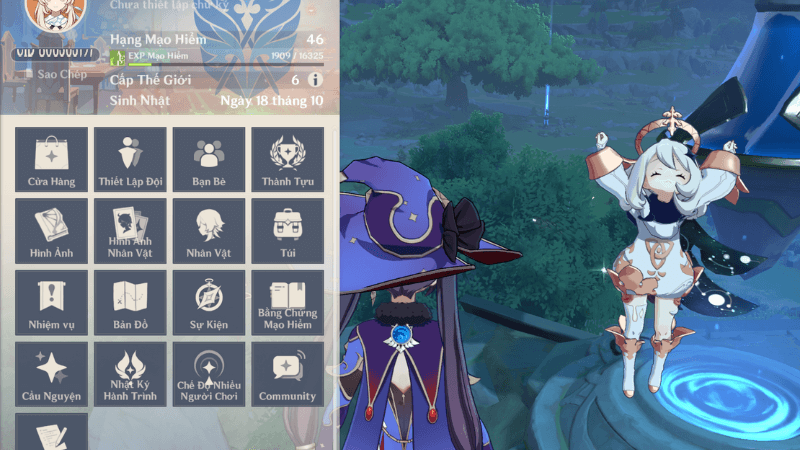Viewport: 800px width, 450px height.
Task: Open the Community menu tile
Action: click(x=288, y=374)
